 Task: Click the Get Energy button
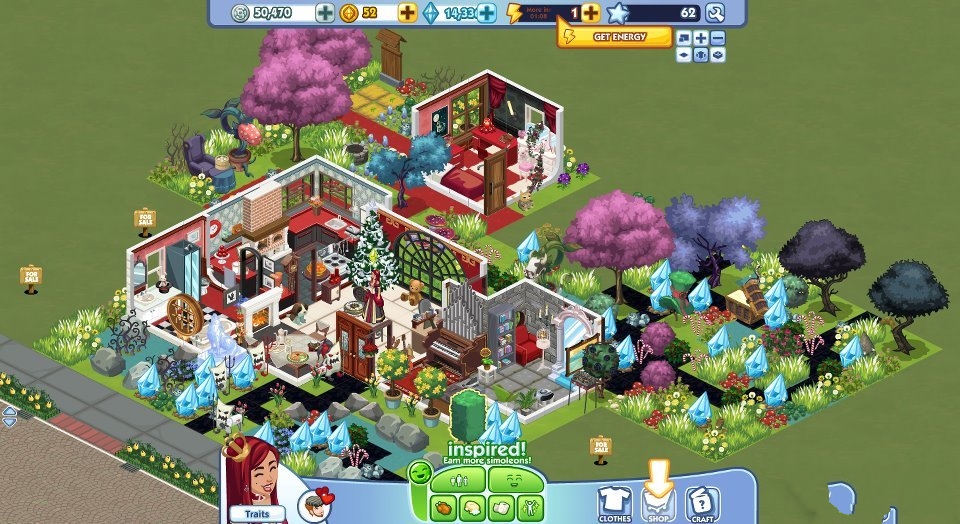pyautogui.click(x=614, y=37)
